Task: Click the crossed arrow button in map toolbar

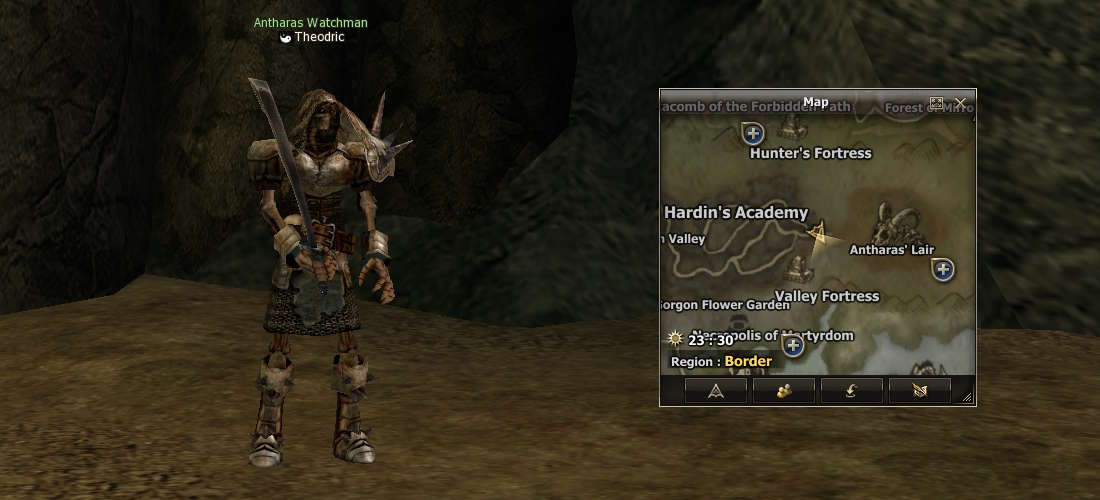Action: [920, 391]
